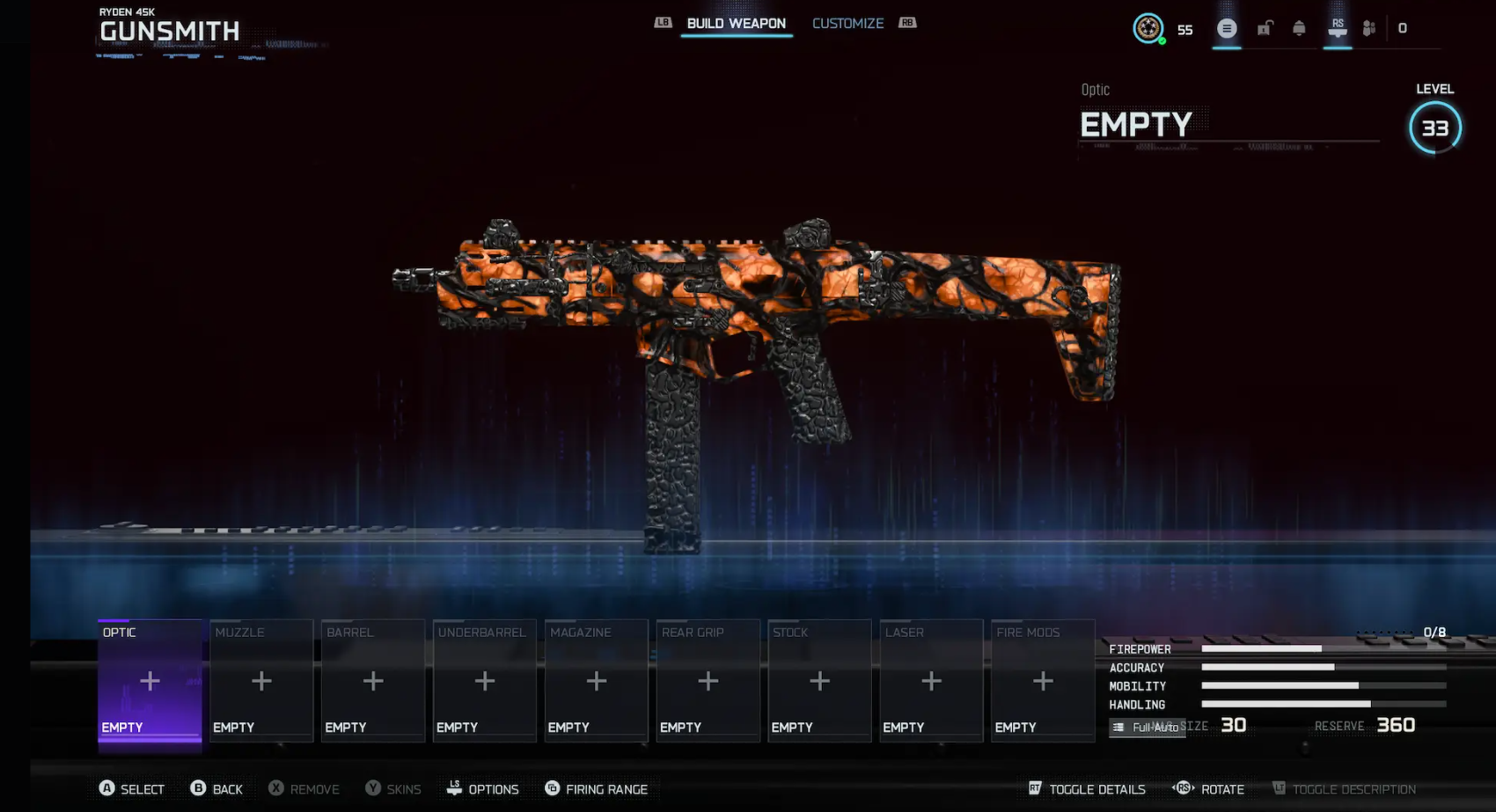The height and width of the screenshot is (812, 1496).
Task: Open the Optic attachment slot
Action: [x=150, y=681]
